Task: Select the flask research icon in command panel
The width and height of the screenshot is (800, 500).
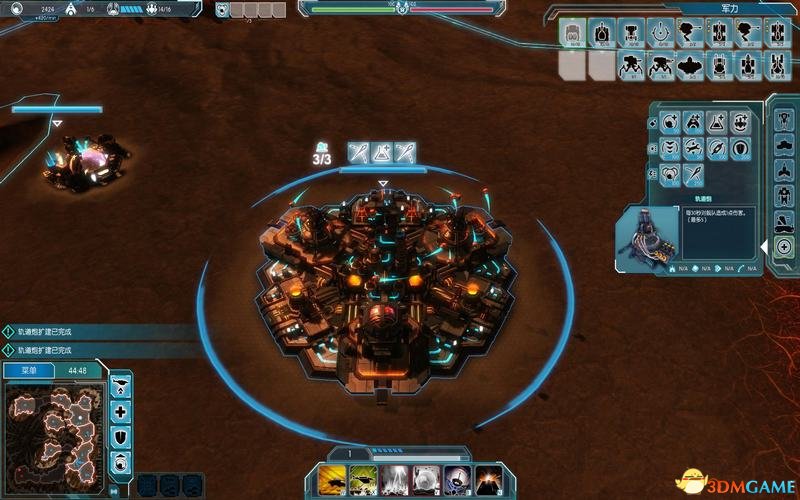Action: point(716,123)
